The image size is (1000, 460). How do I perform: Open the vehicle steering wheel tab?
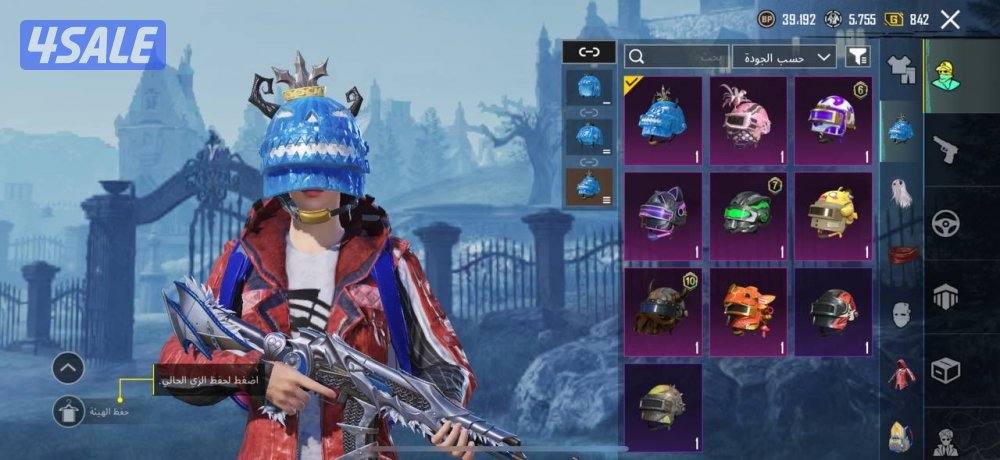[x=945, y=223]
